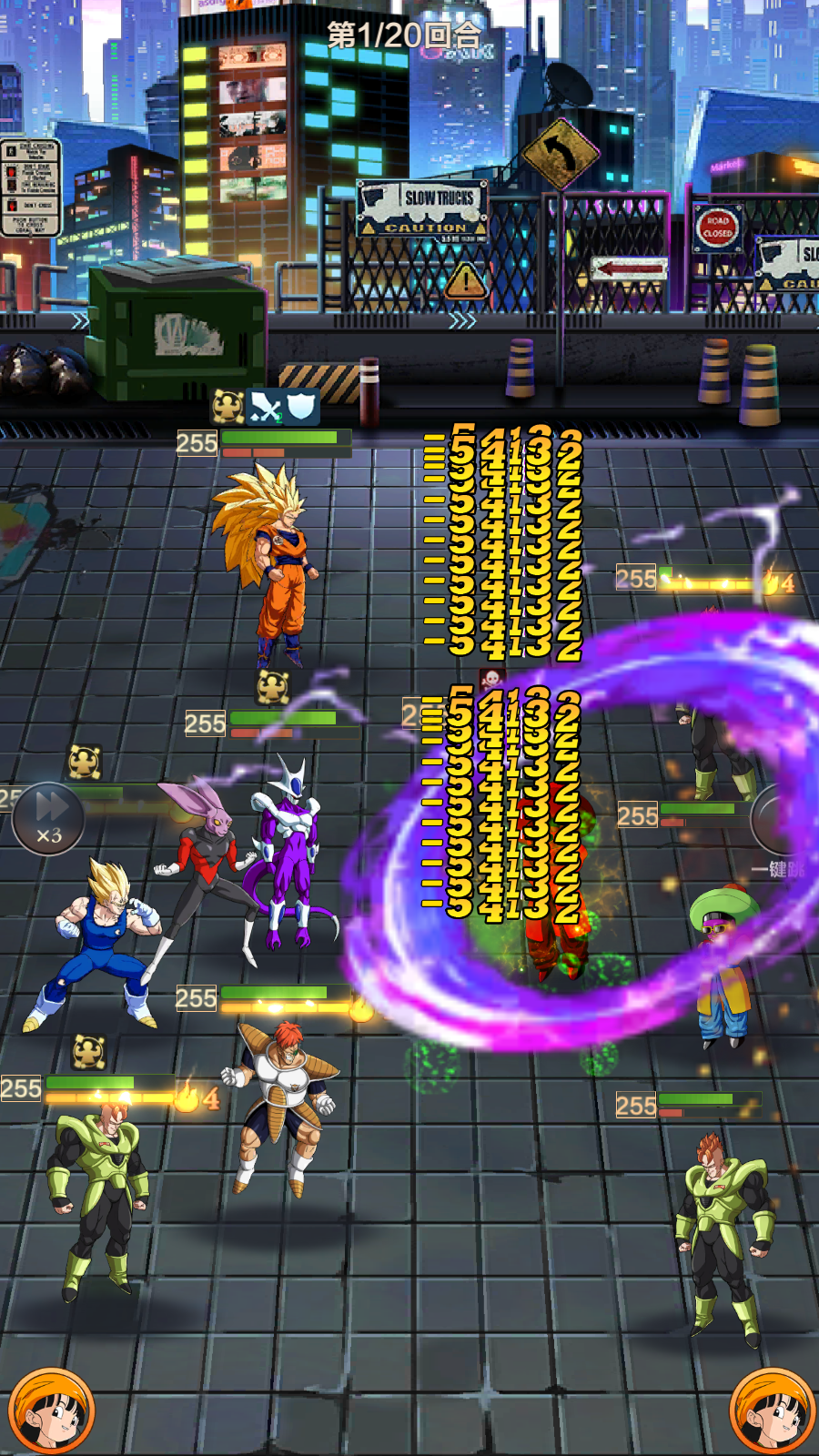Toggle the x3 battle speed button
The width and height of the screenshot is (819, 1456).
coord(48,818)
